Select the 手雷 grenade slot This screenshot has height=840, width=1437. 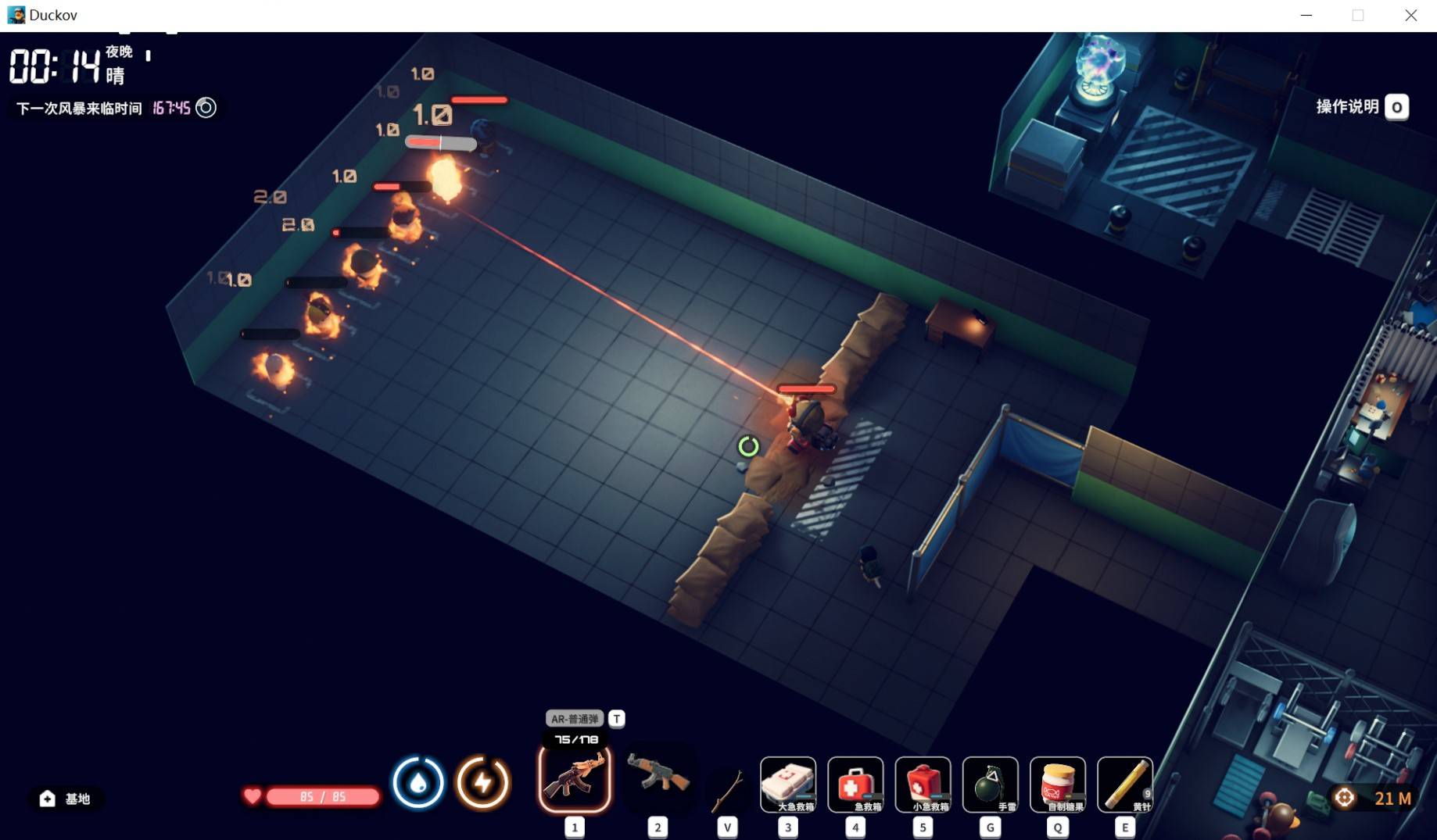[990, 784]
